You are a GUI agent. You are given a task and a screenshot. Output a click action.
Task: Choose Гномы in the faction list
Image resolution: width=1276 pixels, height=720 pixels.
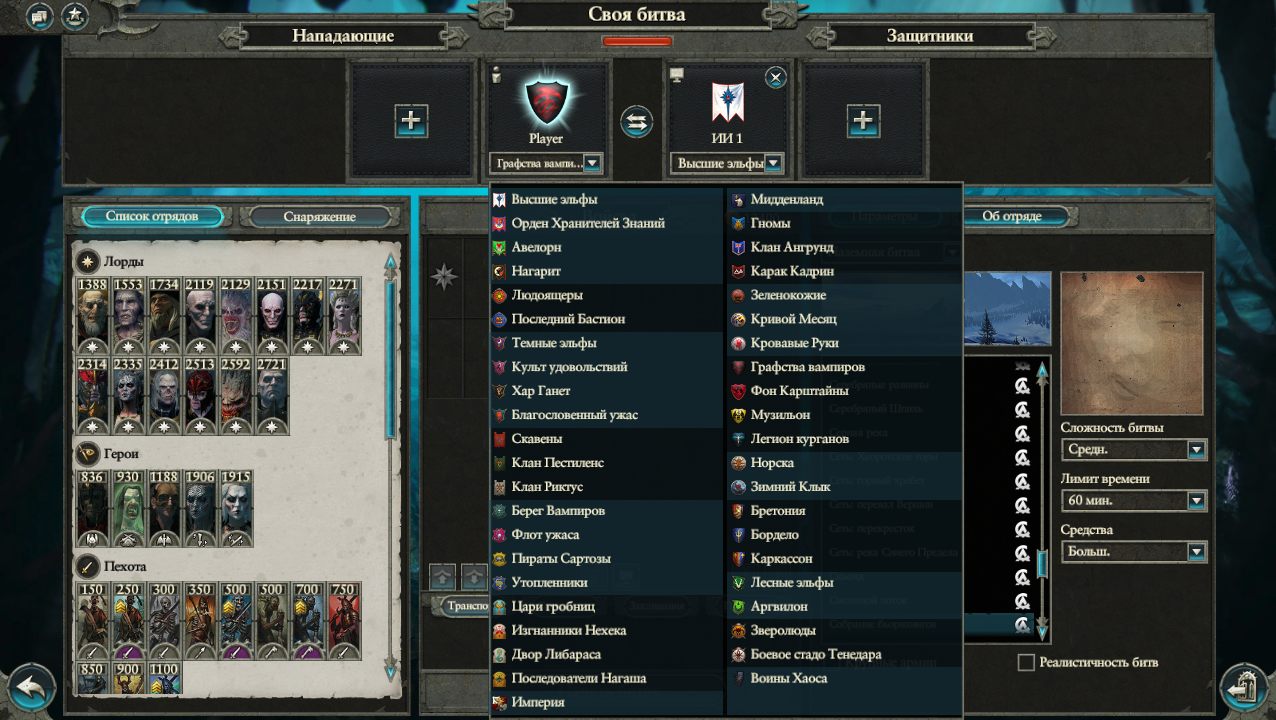click(770, 223)
